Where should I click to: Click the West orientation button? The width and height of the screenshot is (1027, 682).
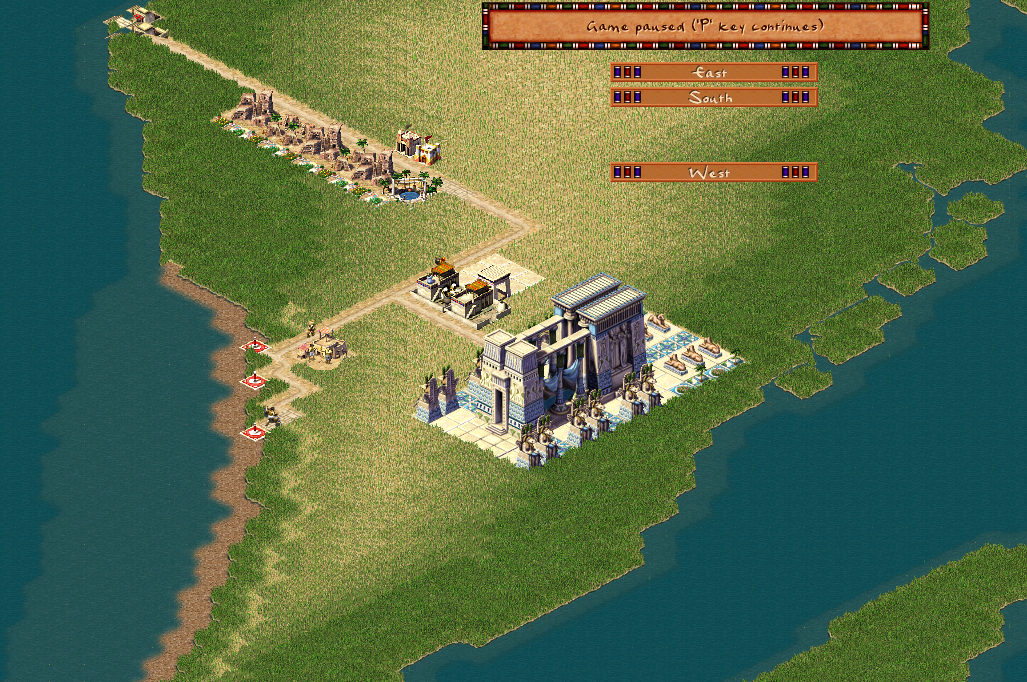(x=713, y=172)
